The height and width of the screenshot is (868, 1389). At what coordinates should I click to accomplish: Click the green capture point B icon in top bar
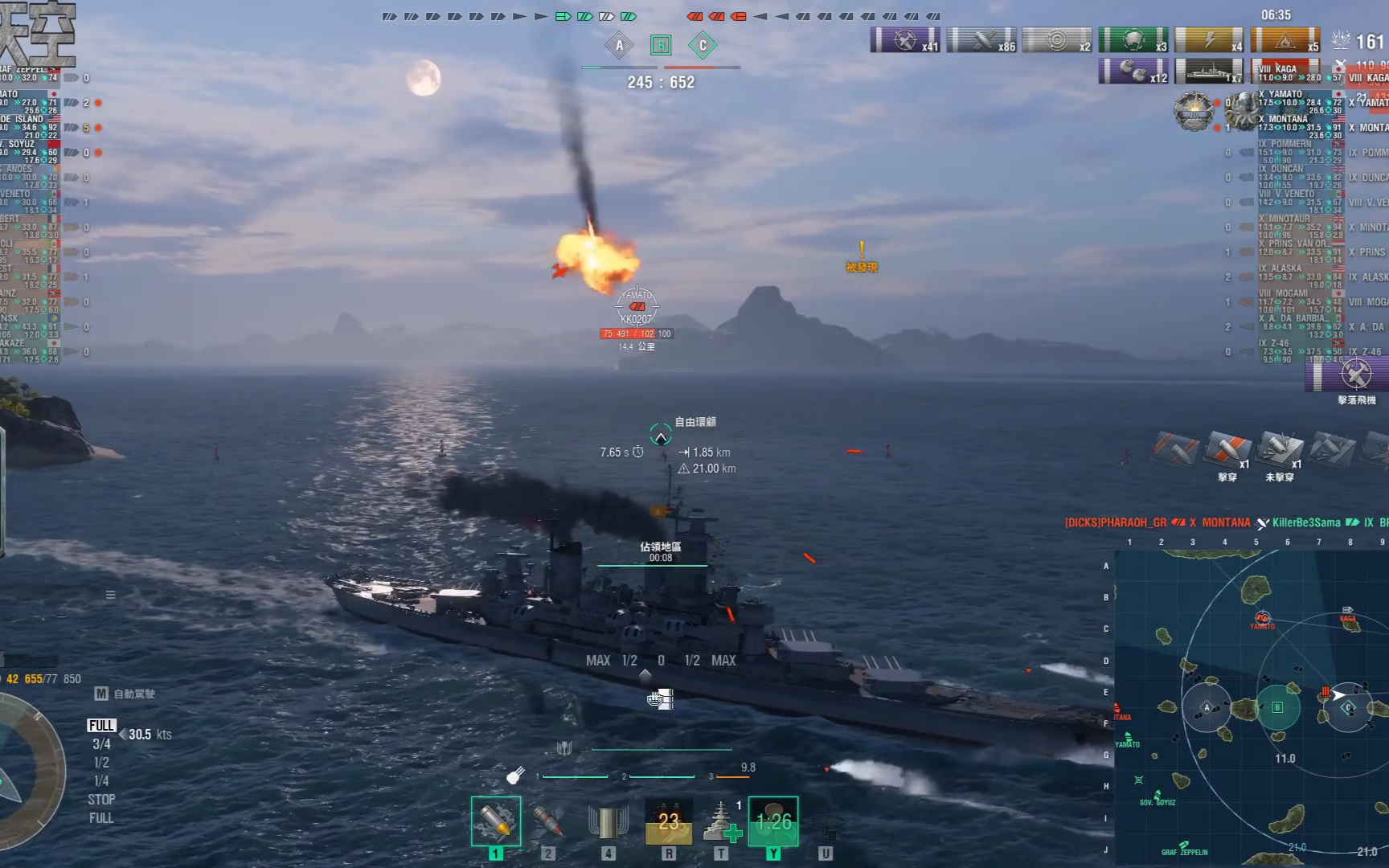pos(661,46)
